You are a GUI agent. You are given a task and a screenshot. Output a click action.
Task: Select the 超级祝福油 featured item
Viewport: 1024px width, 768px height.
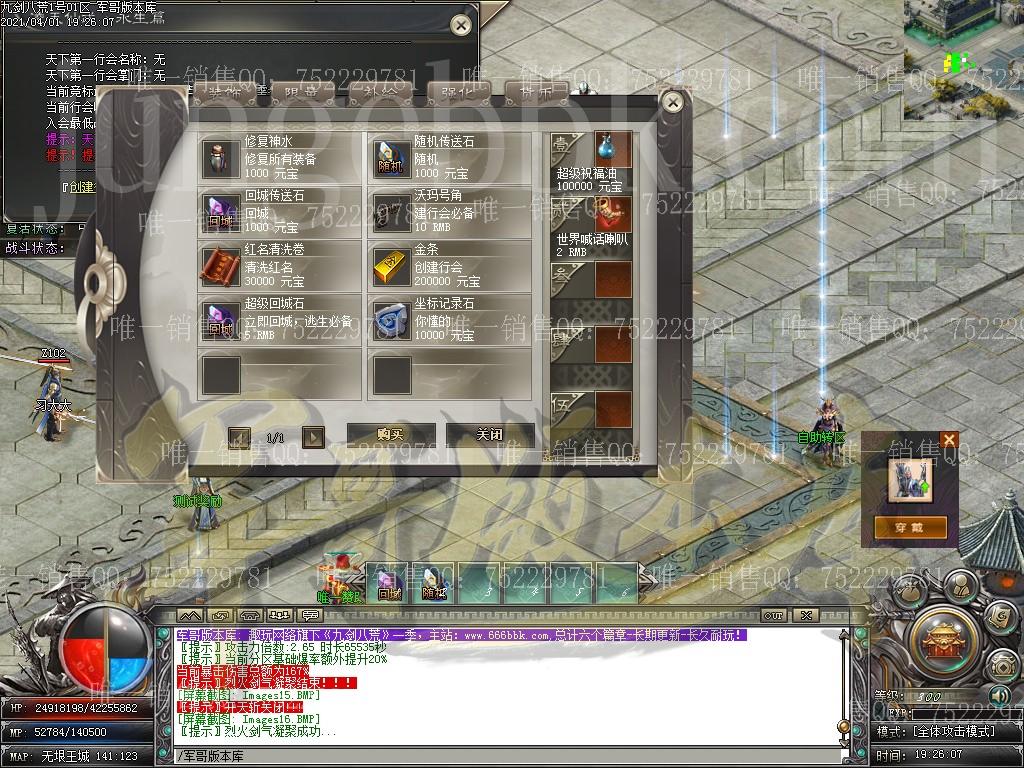coord(612,150)
